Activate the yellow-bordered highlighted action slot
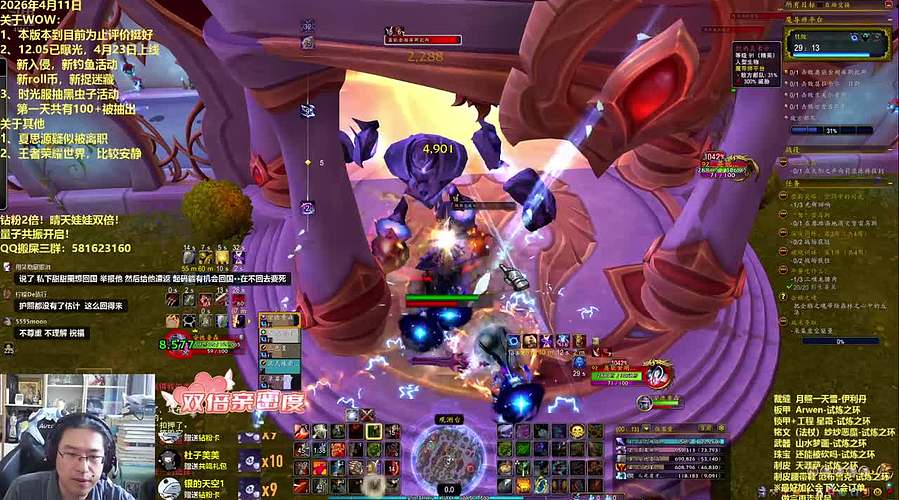 click(373, 431)
